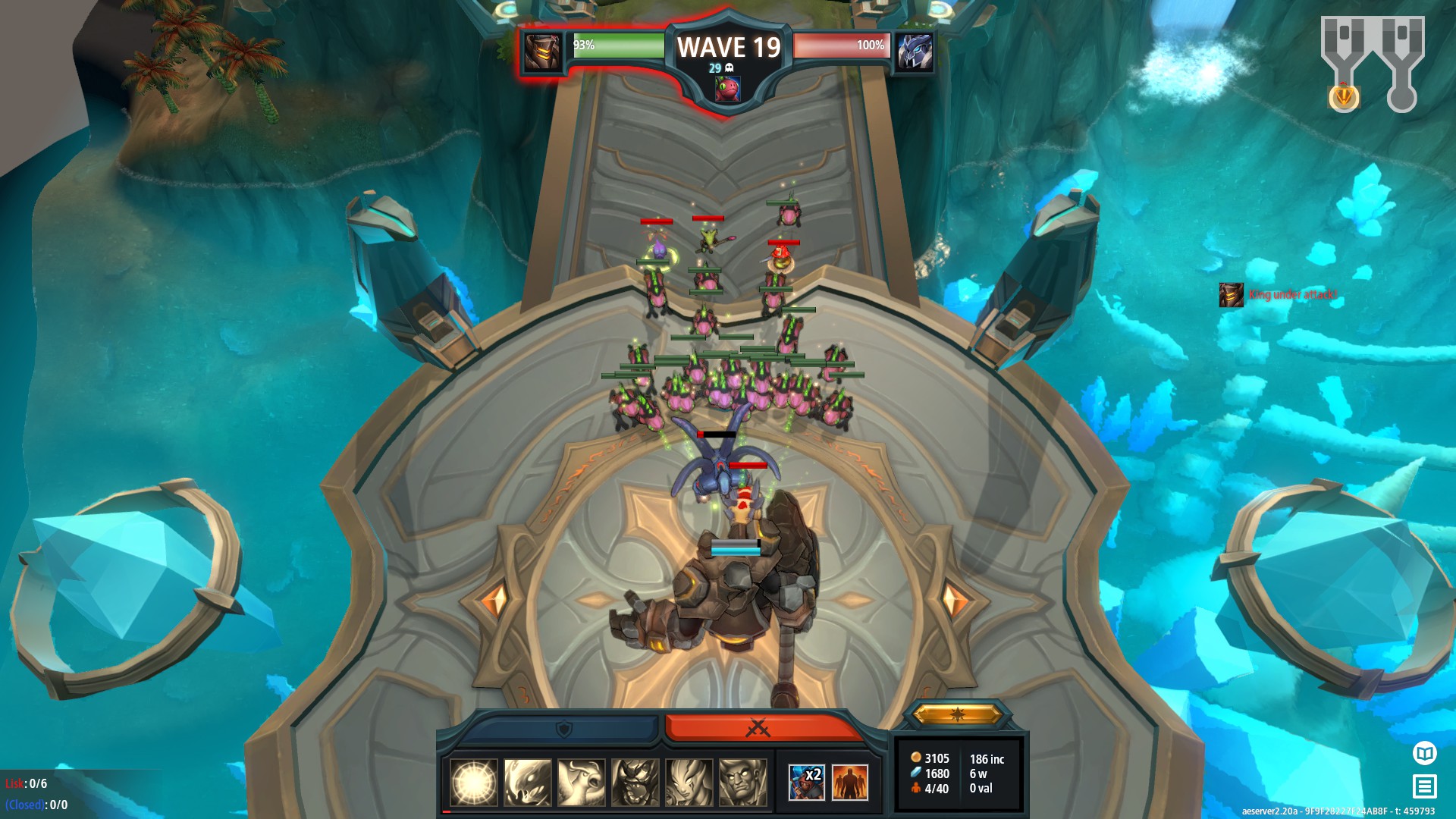This screenshot has width=1456, height=819.
Task: Open the list menu icon
Action: (1425, 786)
